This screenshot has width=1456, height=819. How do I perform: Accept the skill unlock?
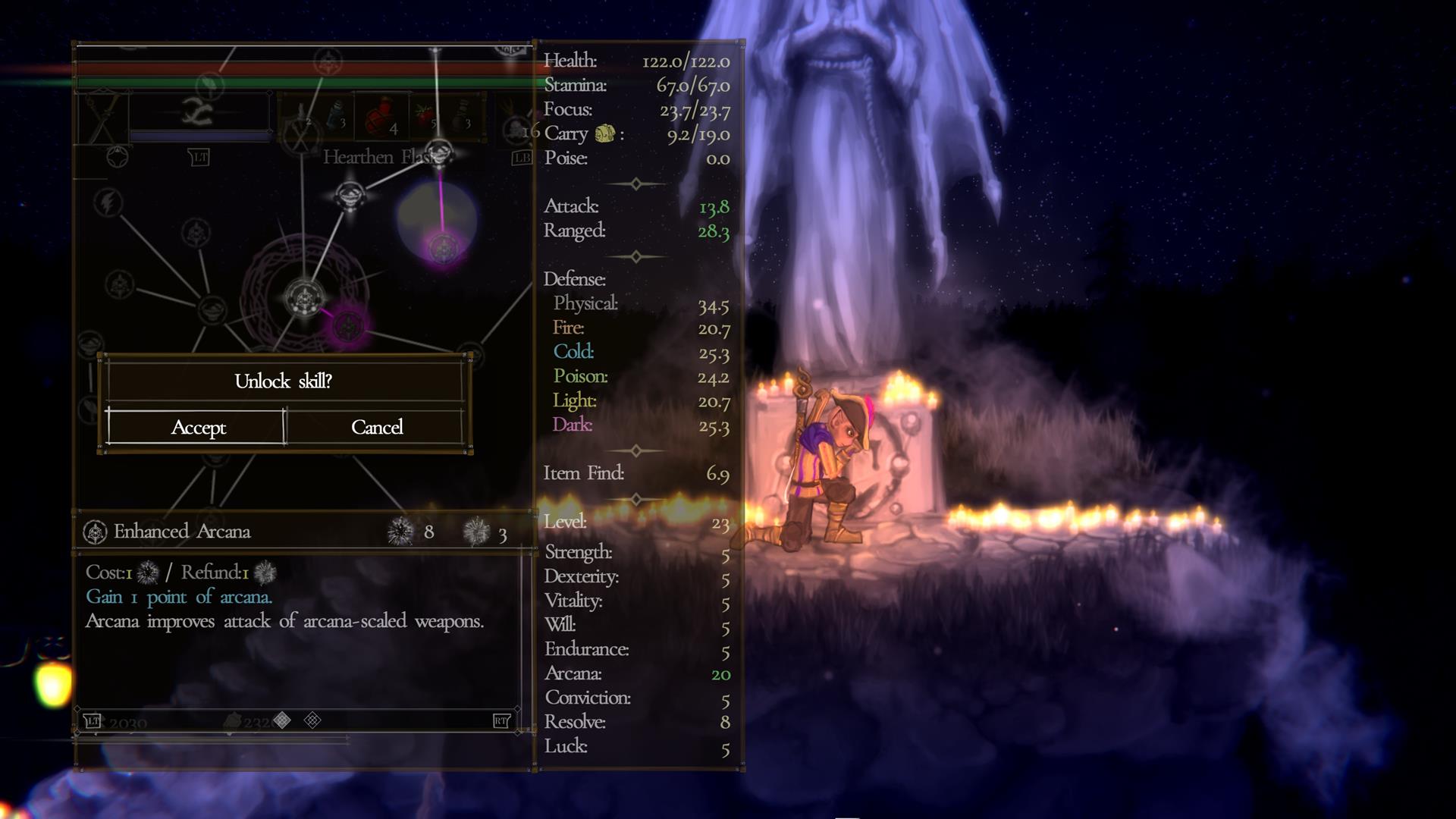point(197,428)
